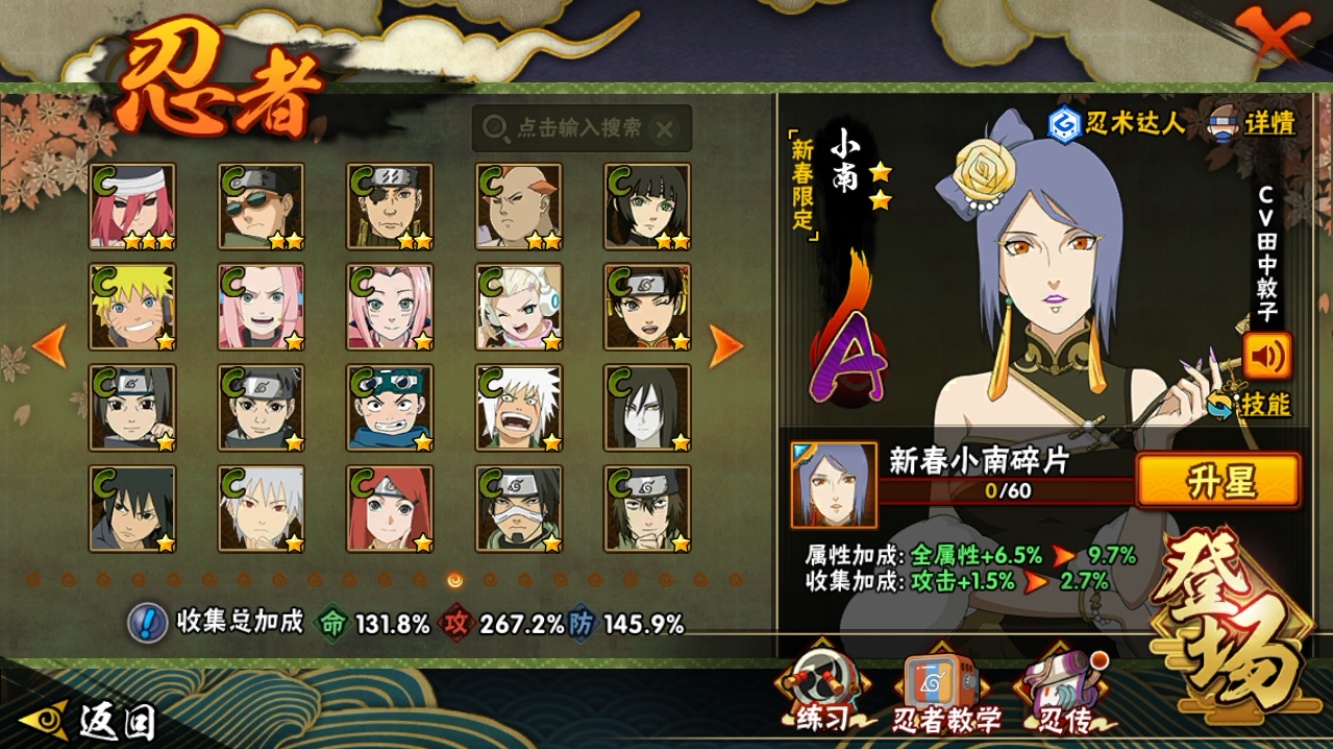Select the sunglasses-wearing ninja portrait
The width and height of the screenshot is (1333, 749).
pyautogui.click(x=261, y=207)
